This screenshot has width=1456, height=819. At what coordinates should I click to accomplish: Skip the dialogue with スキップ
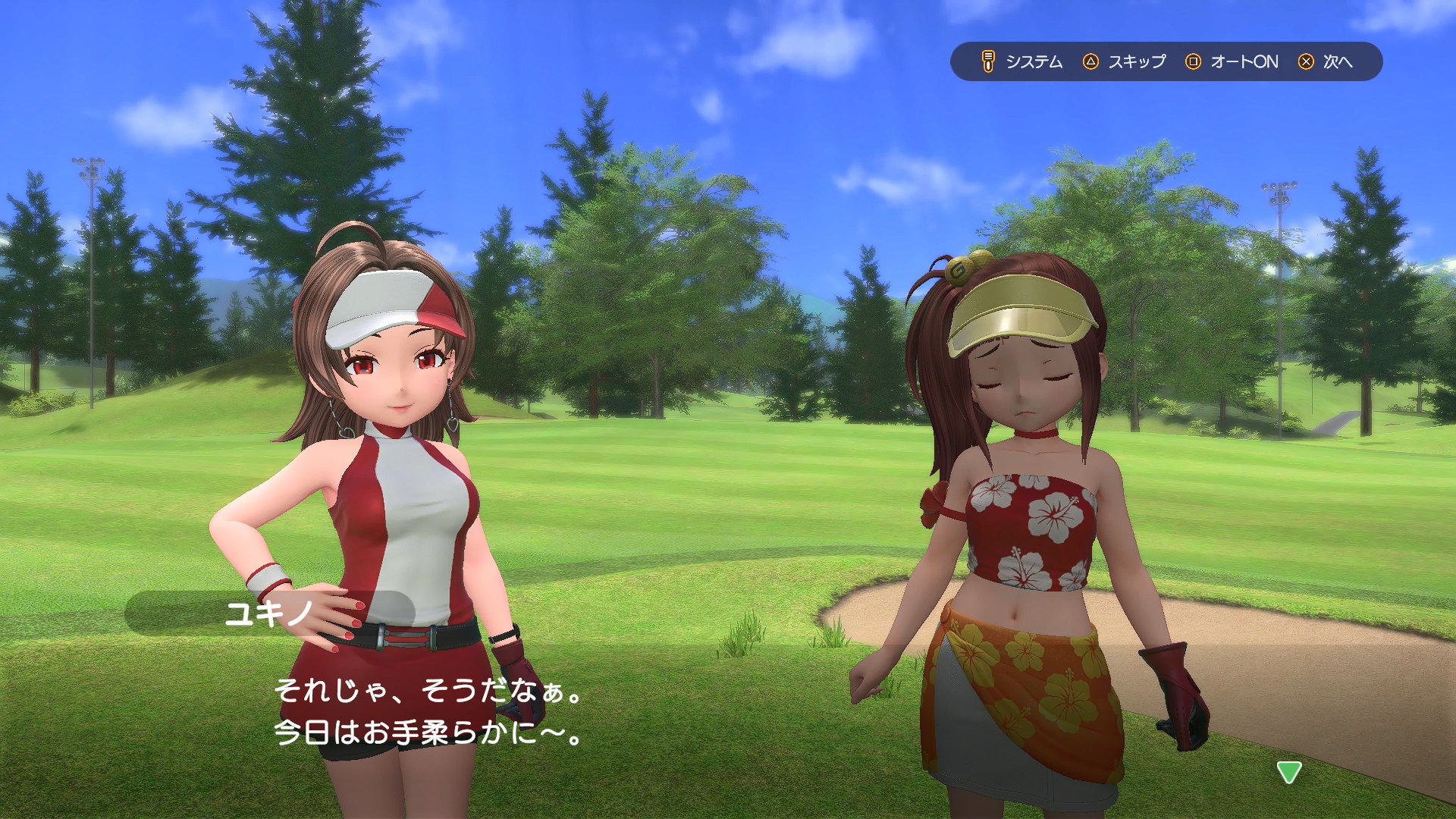[x=1125, y=61]
